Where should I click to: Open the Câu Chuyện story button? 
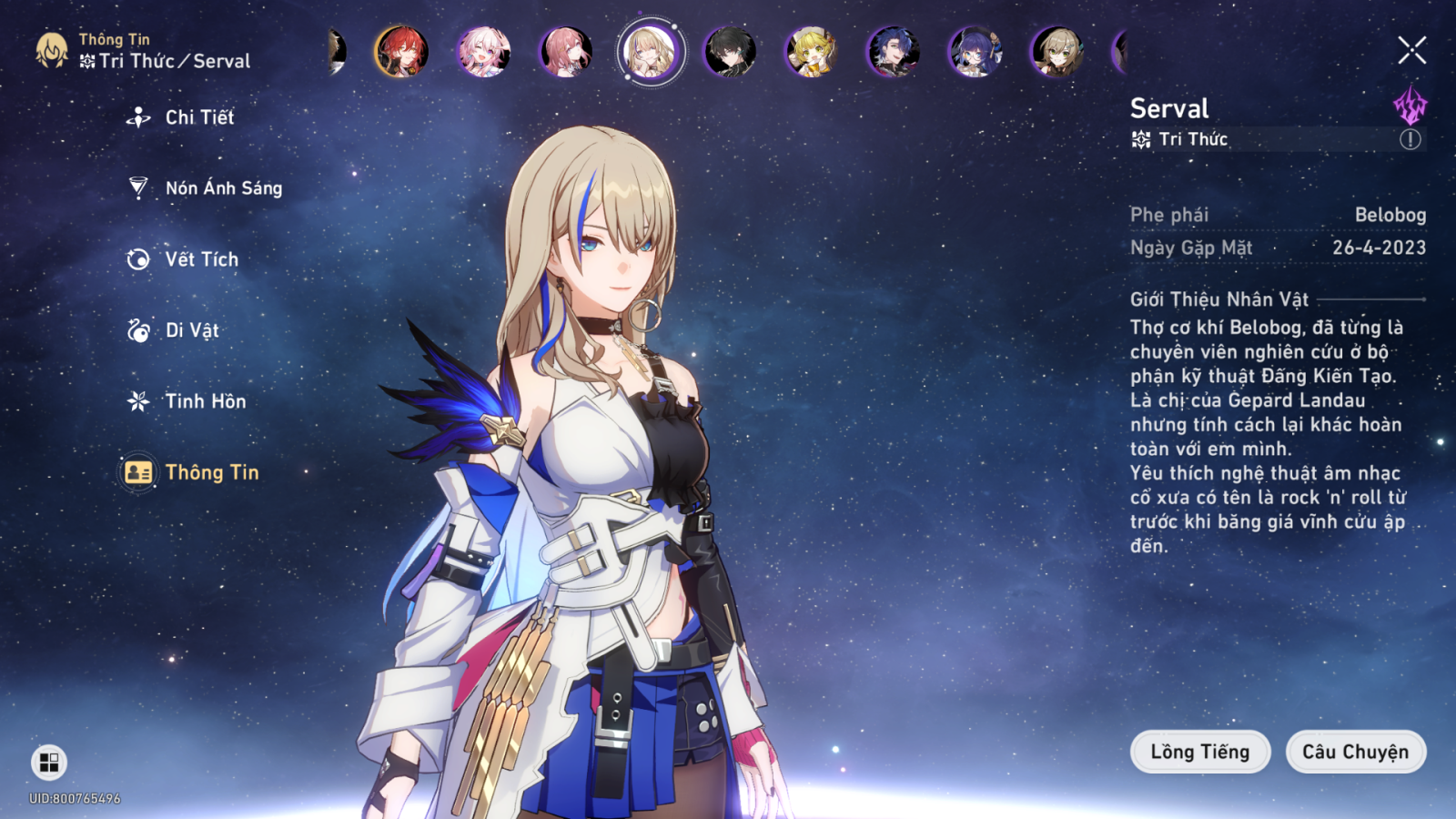[1355, 752]
